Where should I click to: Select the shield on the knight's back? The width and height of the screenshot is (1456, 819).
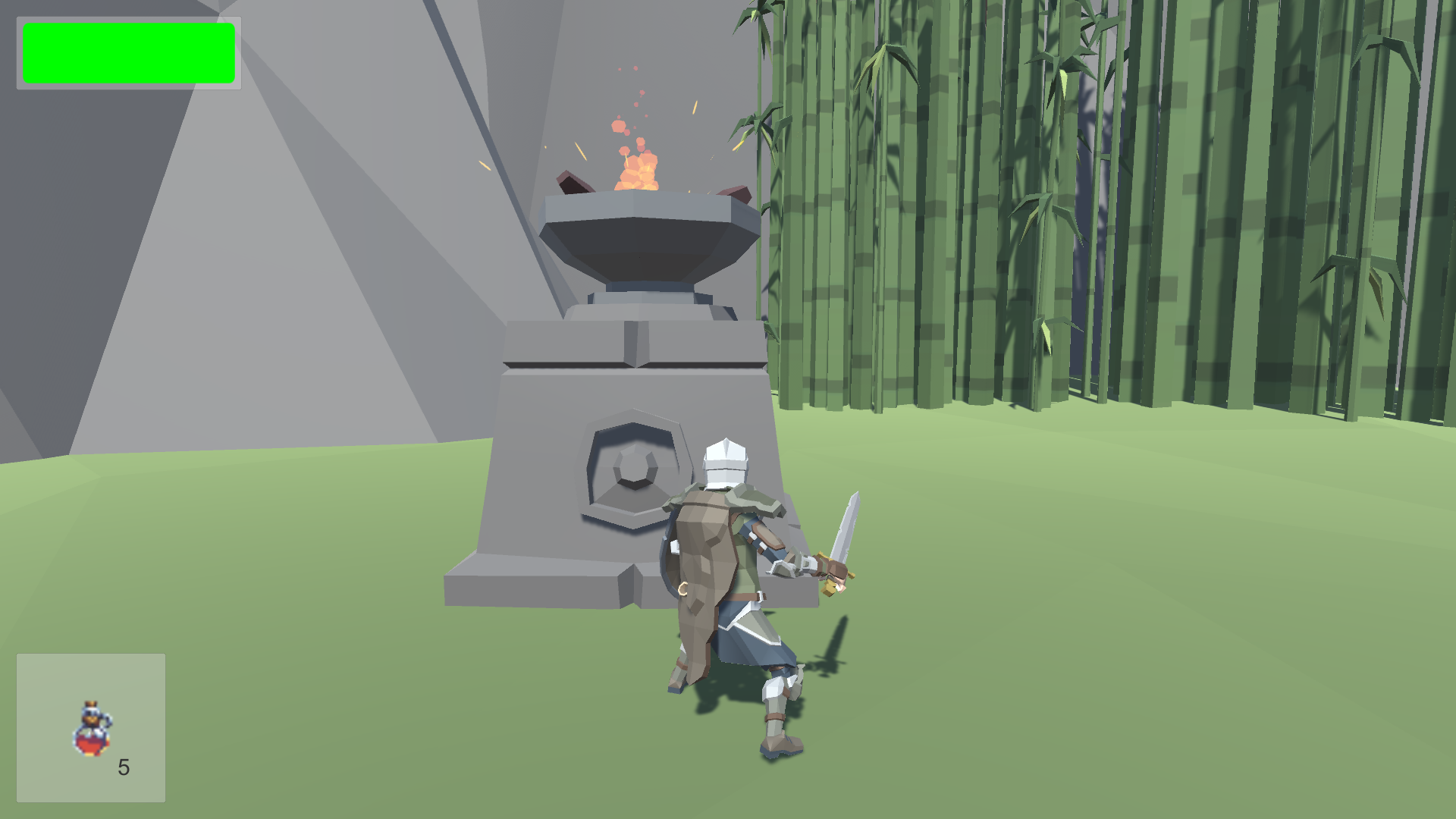671,554
